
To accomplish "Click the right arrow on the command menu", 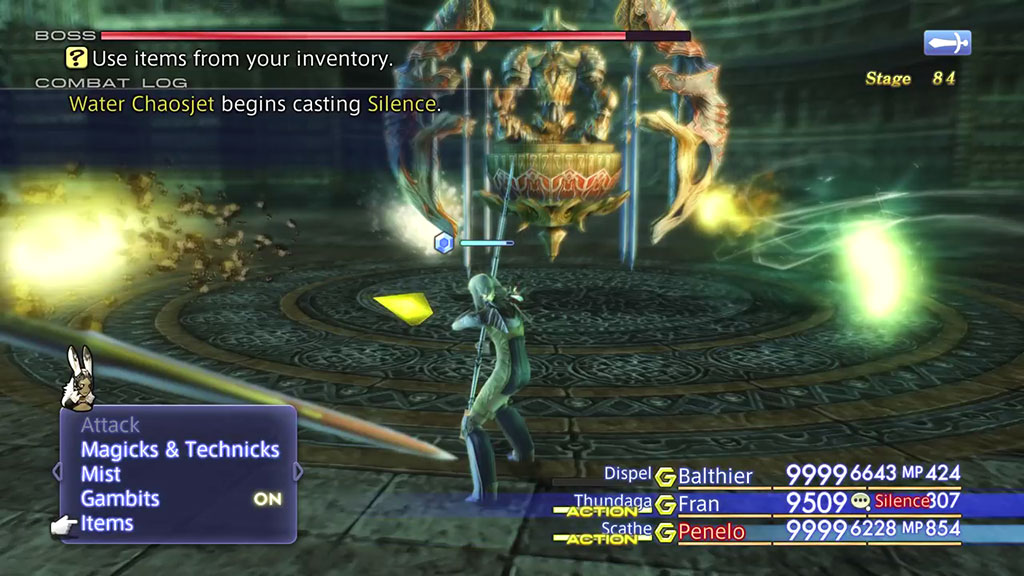I will coord(297,470).
